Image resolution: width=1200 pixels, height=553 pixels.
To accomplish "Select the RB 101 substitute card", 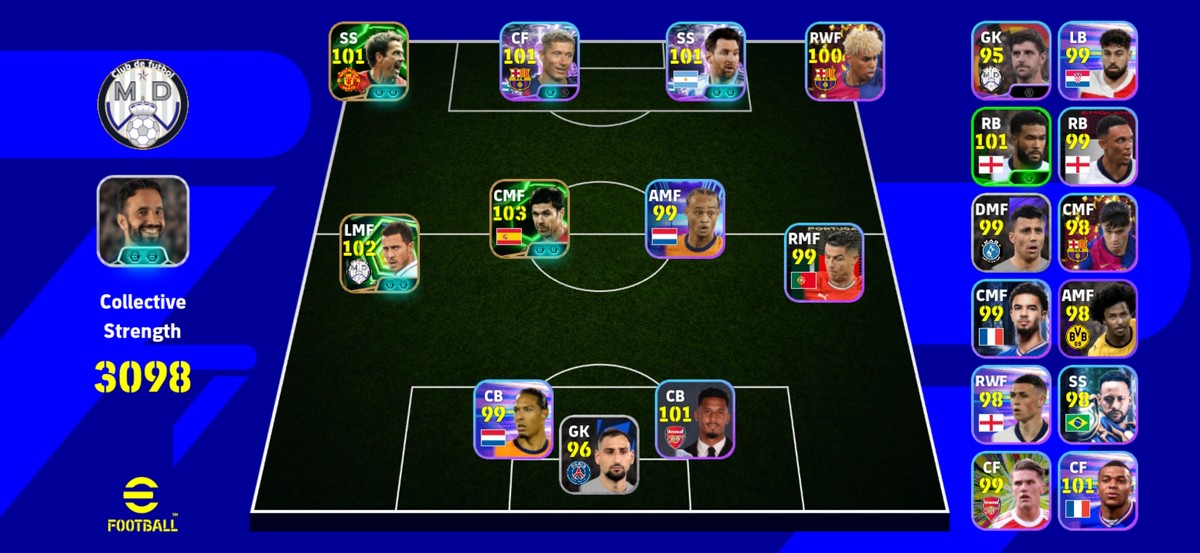I will pyautogui.click(x=1011, y=146).
